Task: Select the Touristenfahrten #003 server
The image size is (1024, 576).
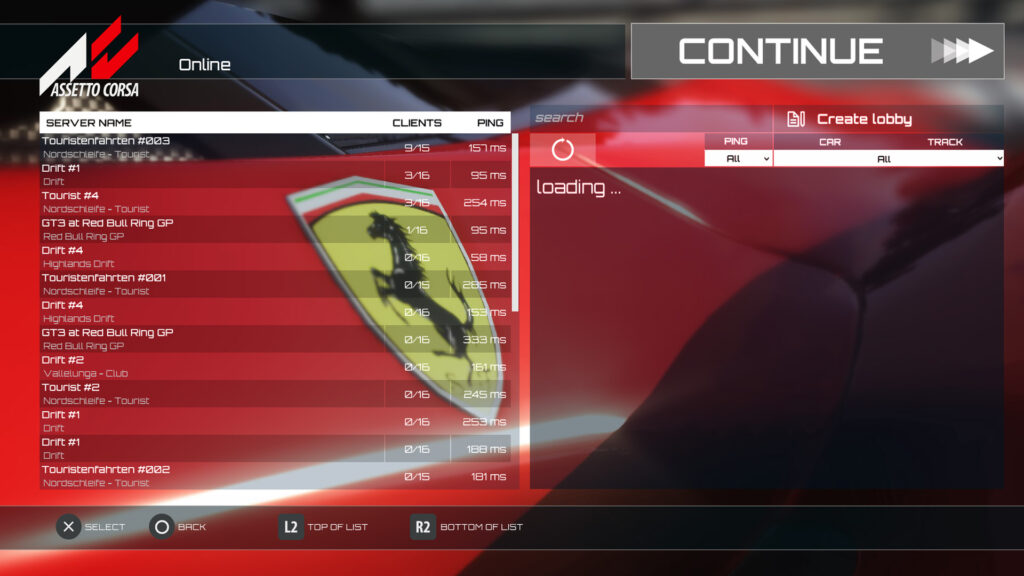Action: [x=212, y=147]
